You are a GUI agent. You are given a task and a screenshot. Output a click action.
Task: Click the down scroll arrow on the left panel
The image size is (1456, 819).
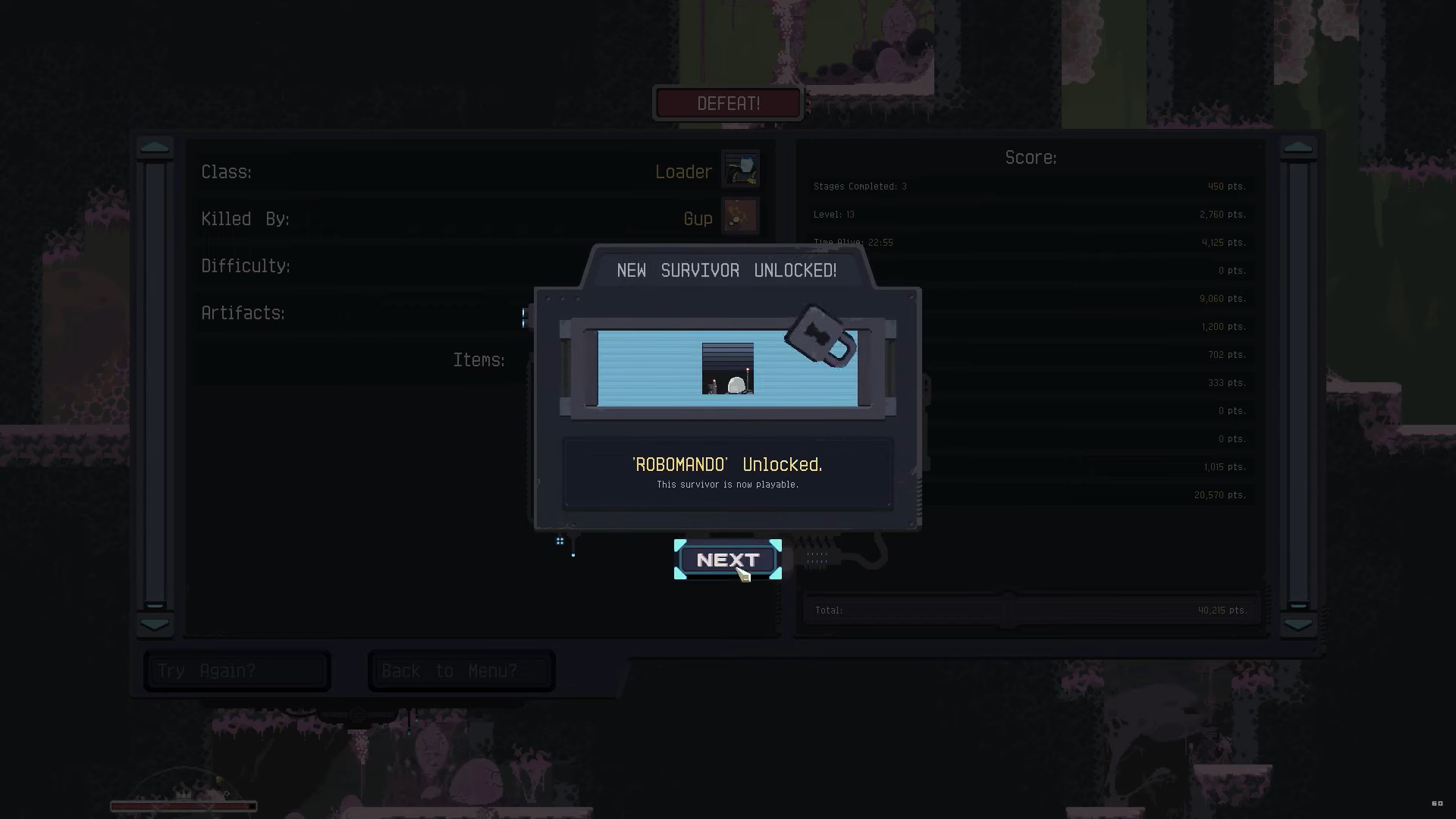[155, 624]
